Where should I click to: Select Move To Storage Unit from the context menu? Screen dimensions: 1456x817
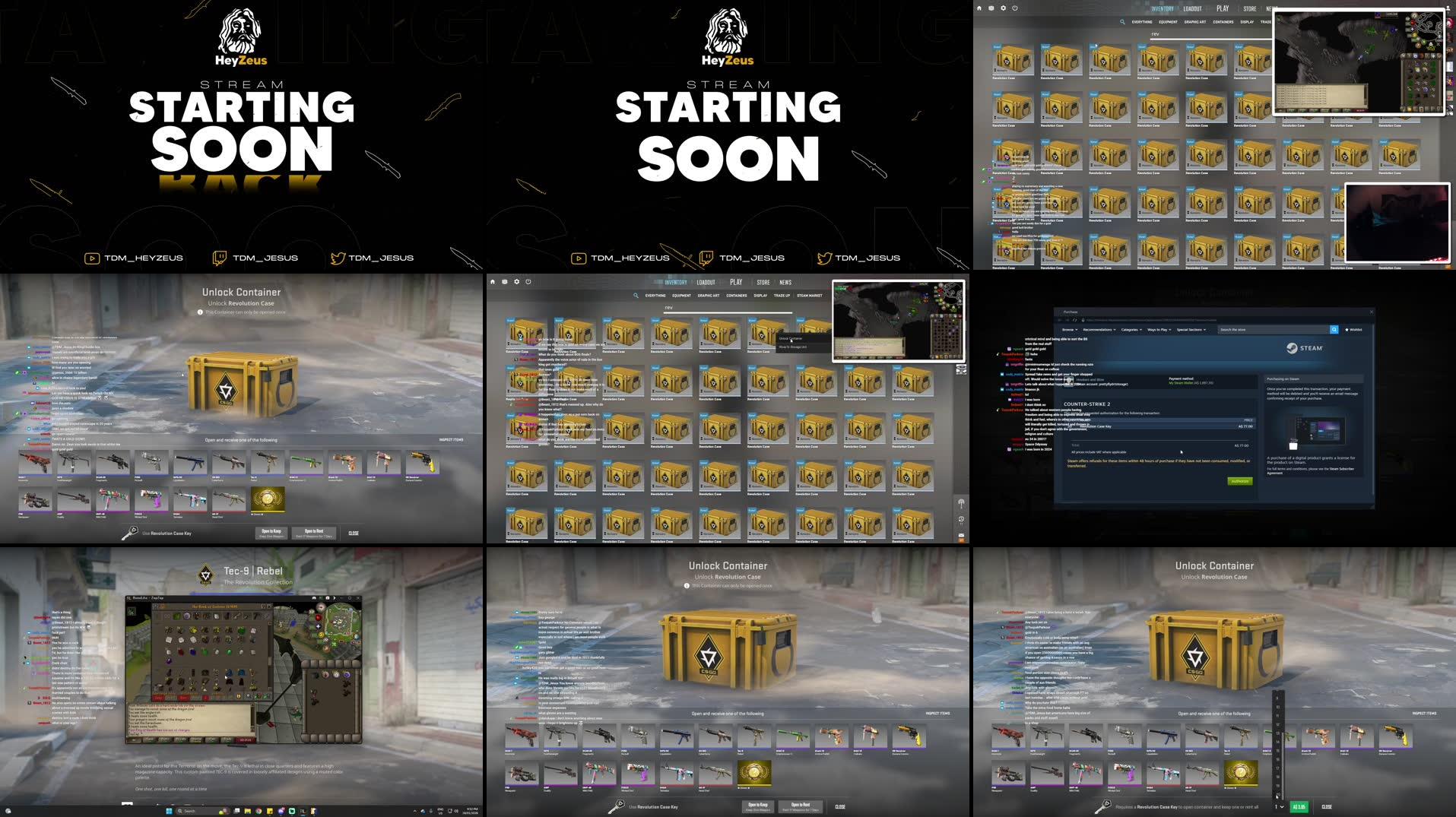pyautogui.click(x=793, y=347)
